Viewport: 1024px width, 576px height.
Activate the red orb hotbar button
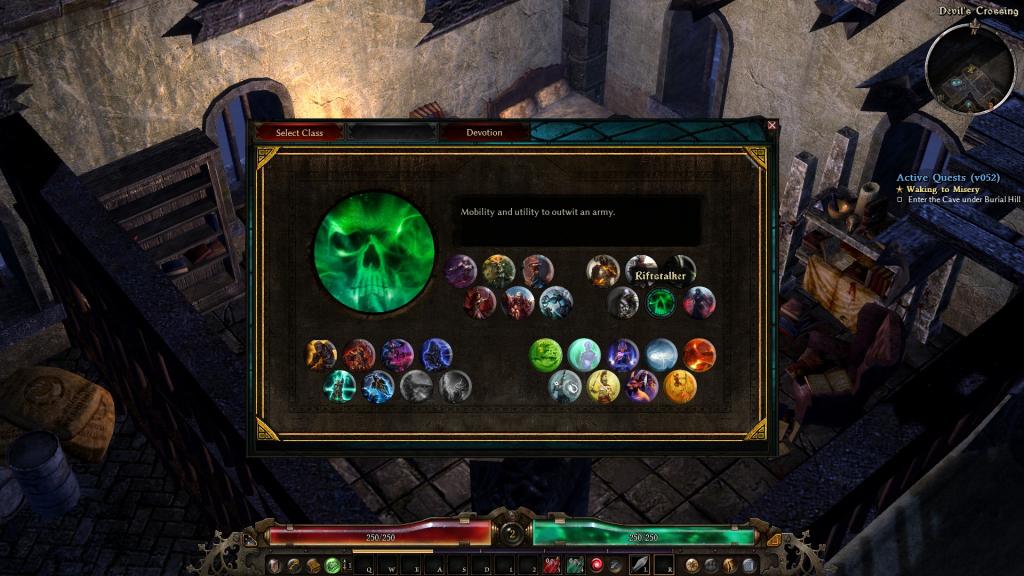tap(597, 566)
